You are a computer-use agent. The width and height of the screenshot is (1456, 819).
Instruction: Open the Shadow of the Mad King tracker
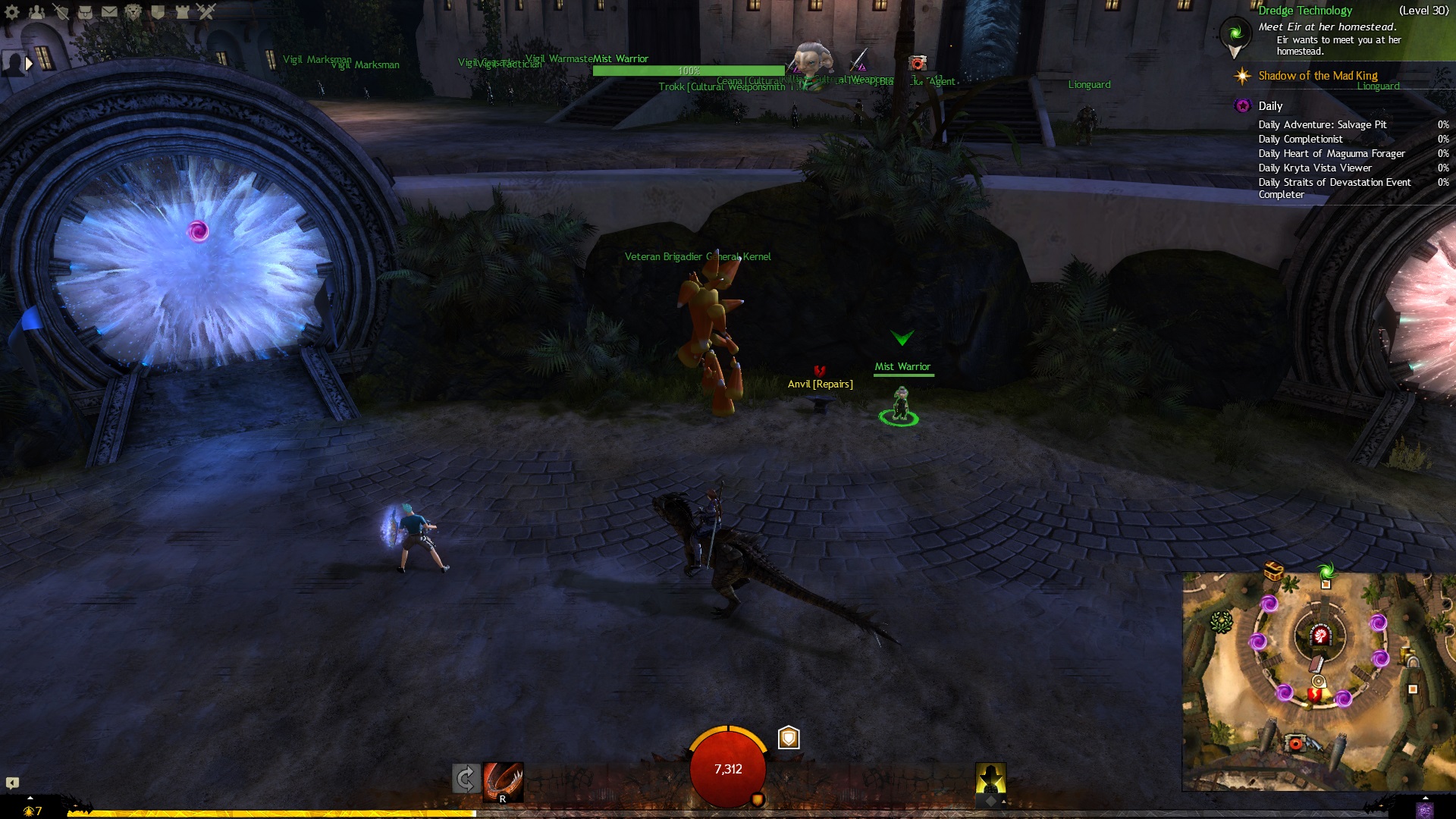click(1317, 76)
